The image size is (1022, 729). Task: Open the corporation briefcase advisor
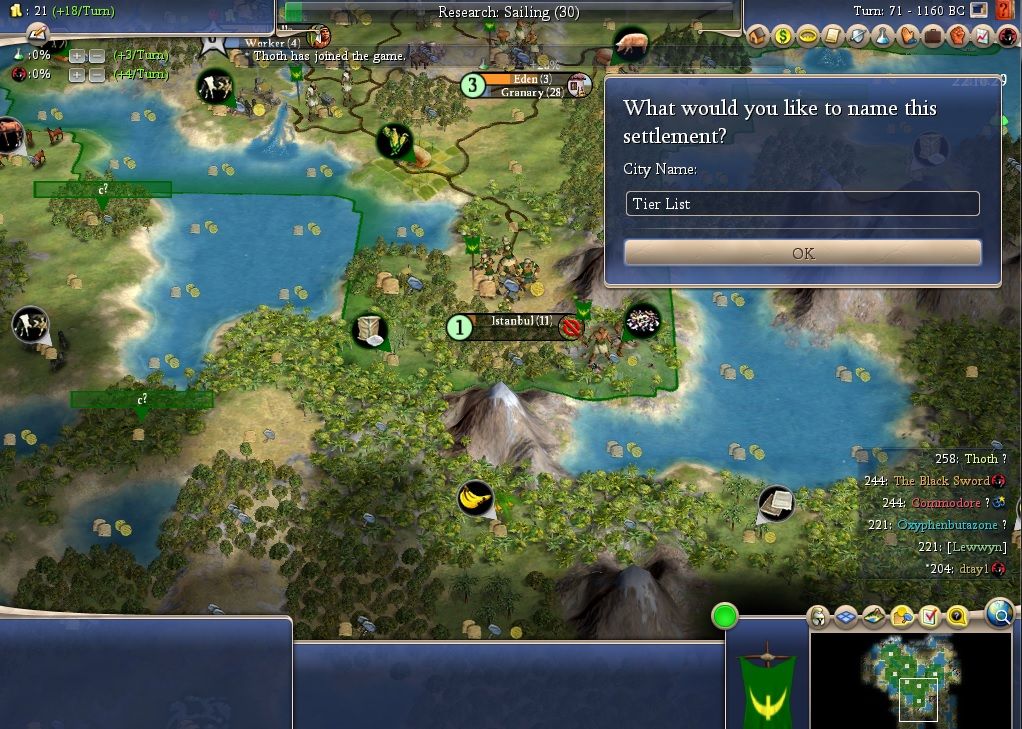pos(932,37)
